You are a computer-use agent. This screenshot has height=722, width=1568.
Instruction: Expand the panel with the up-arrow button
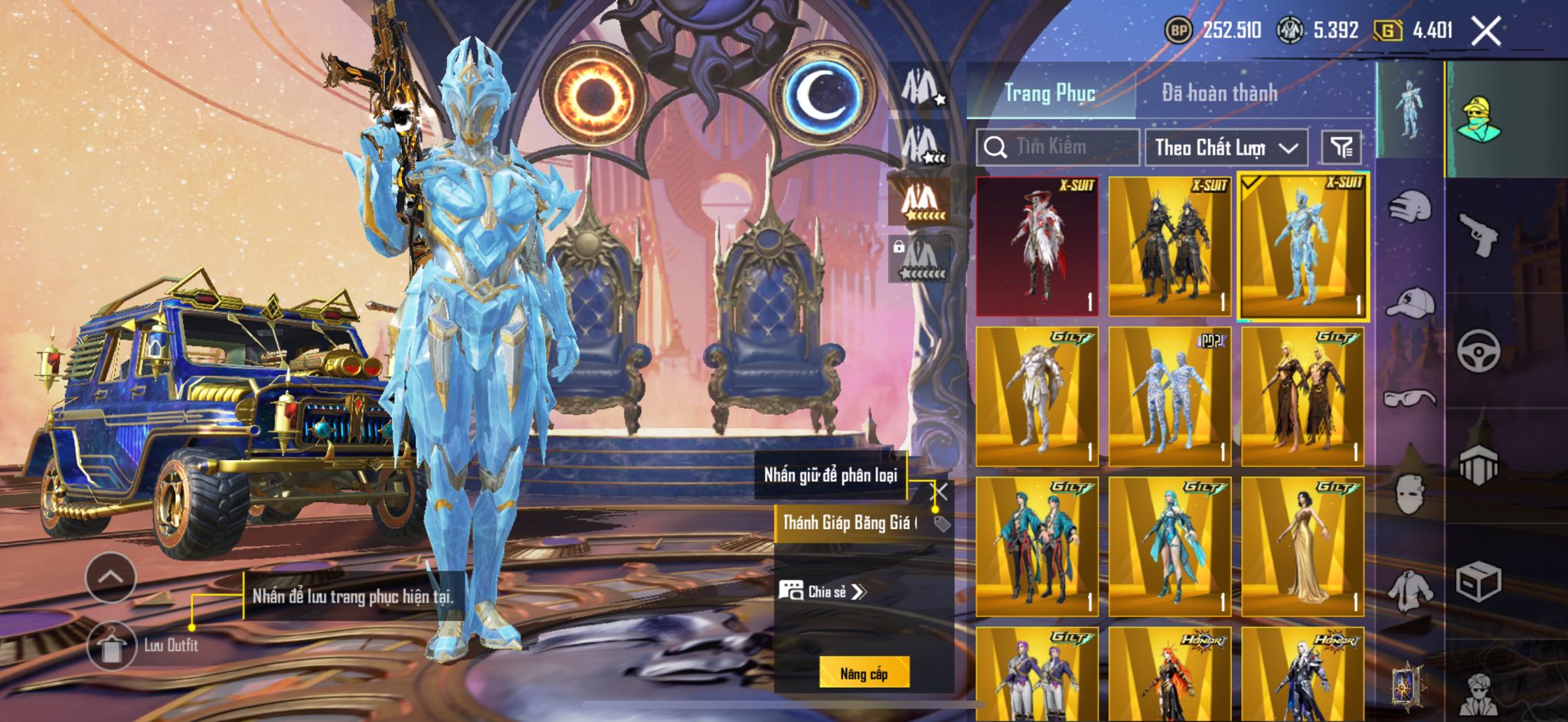click(x=111, y=577)
